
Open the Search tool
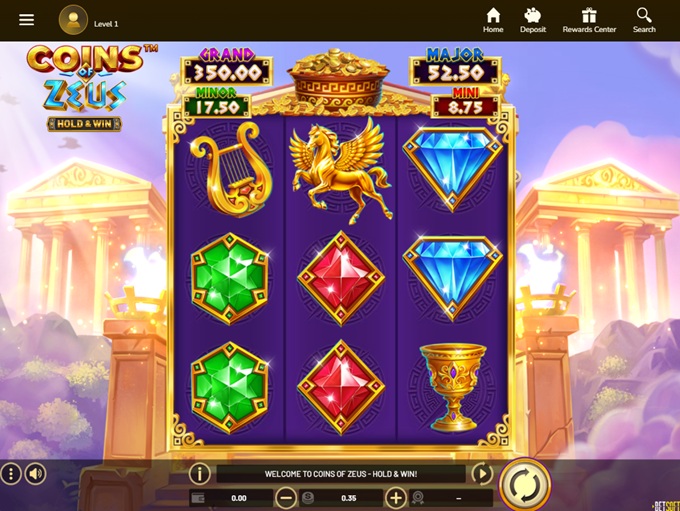coord(644,20)
